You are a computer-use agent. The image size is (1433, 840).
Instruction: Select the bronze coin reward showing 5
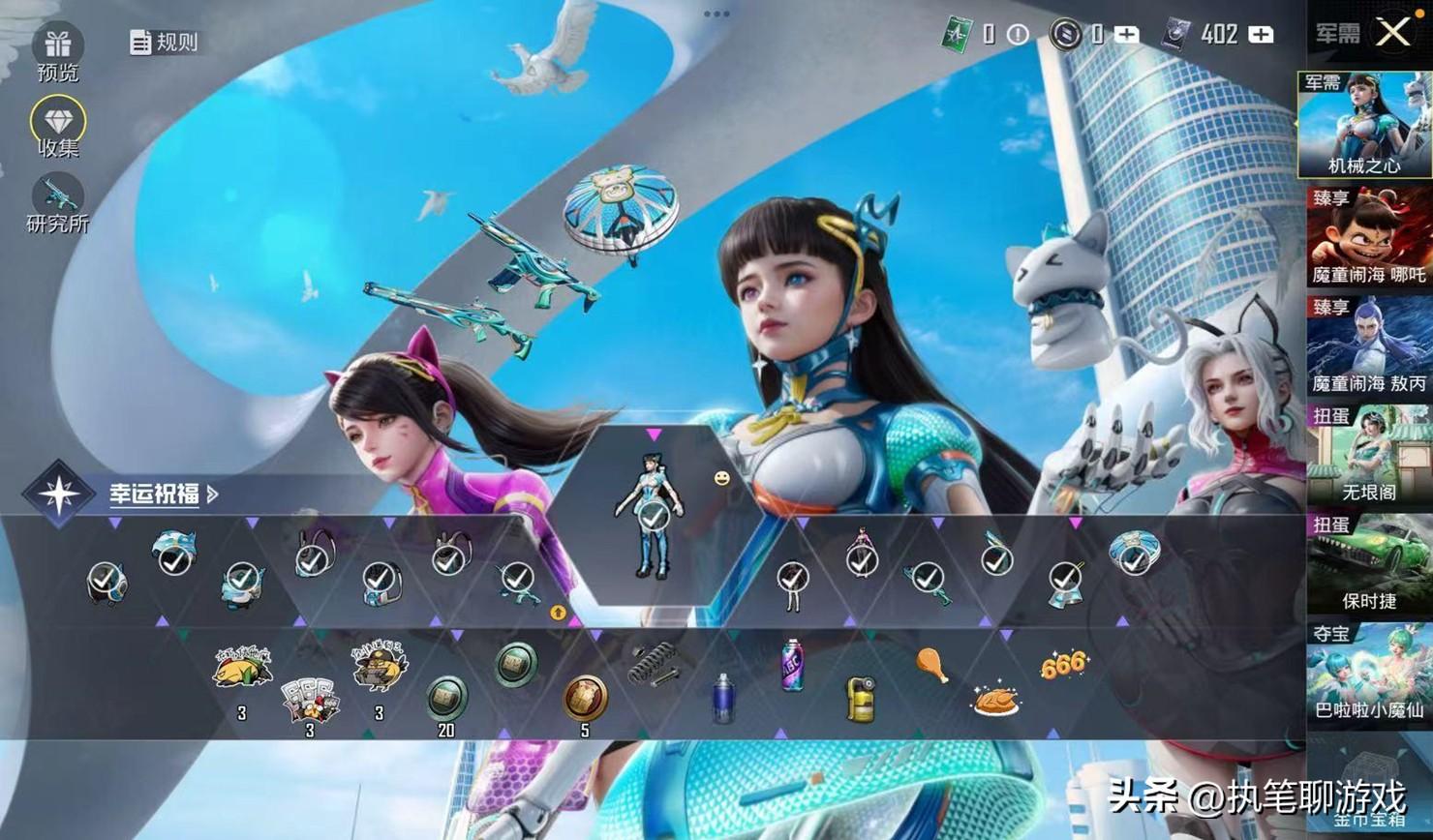[x=585, y=696]
